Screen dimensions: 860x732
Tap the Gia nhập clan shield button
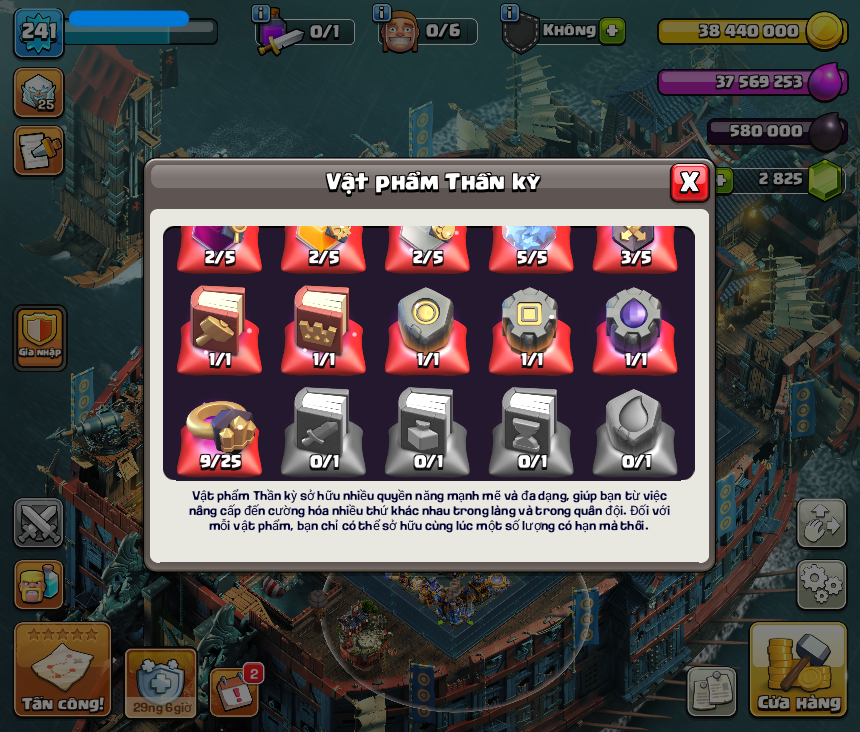(x=40, y=337)
